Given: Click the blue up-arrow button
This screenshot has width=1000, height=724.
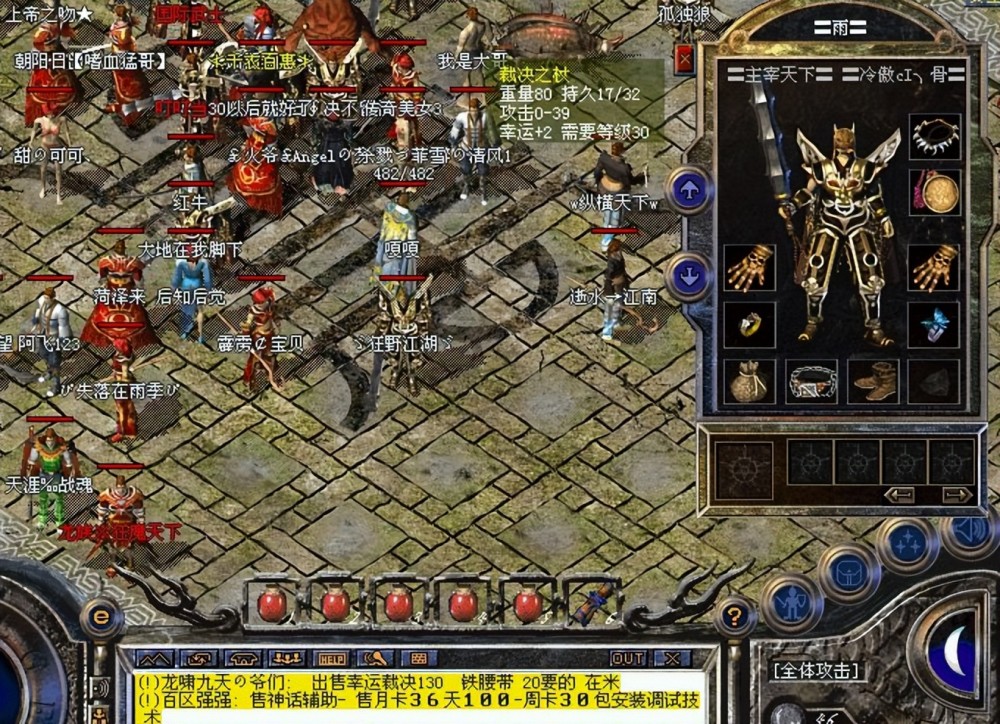Looking at the screenshot, I should pos(690,190).
